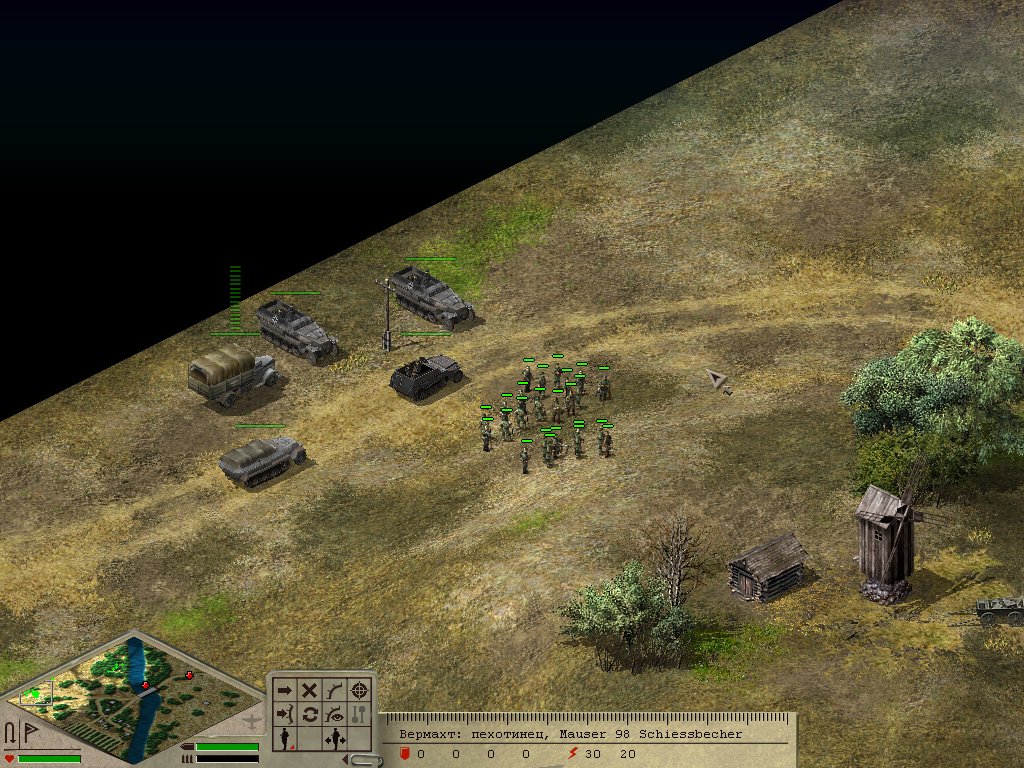Issue the stop command (X icon)

tap(310, 690)
